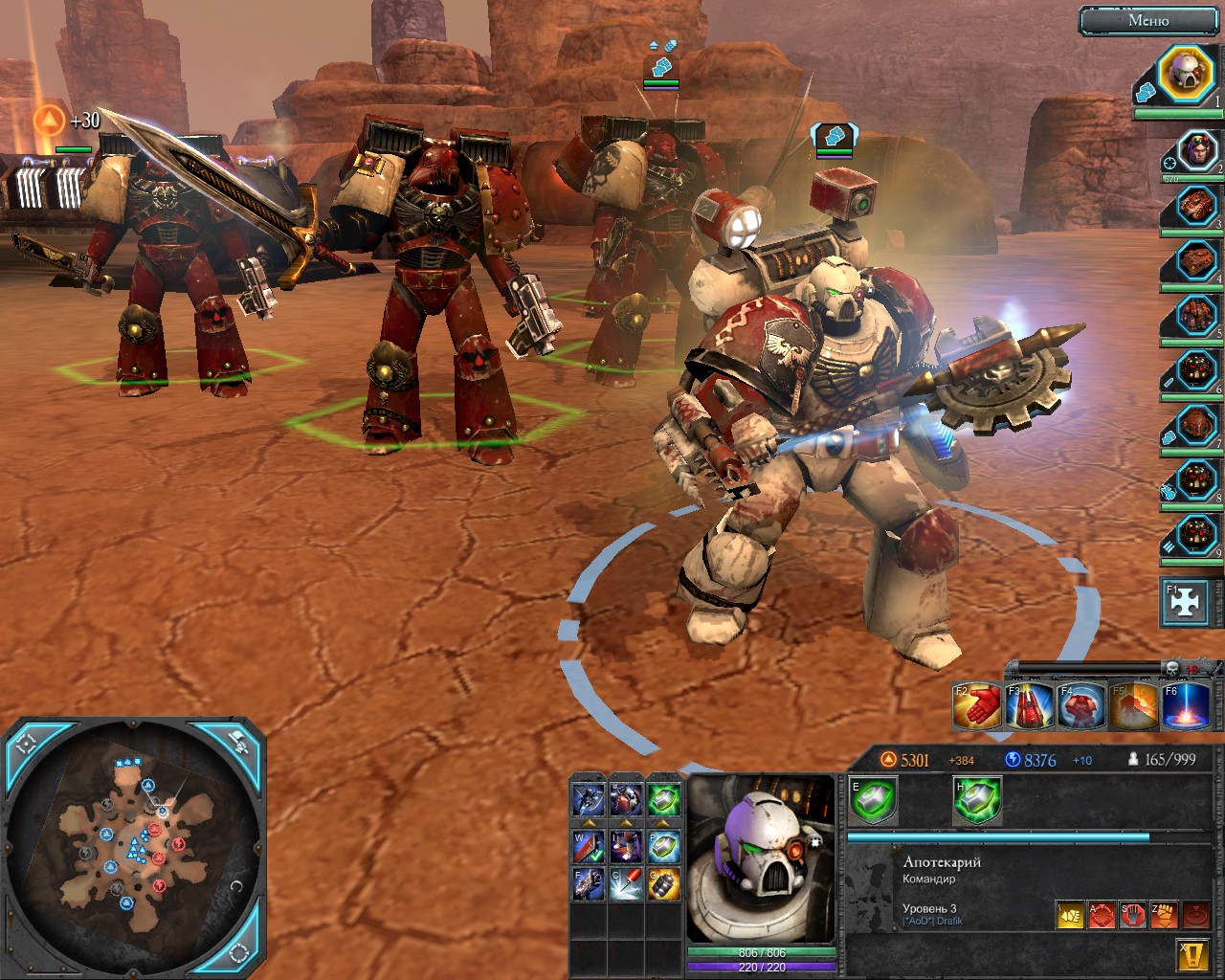The height and width of the screenshot is (980, 1225).
Task: Trigger the F6 orbital beam ability
Action: click(1185, 706)
